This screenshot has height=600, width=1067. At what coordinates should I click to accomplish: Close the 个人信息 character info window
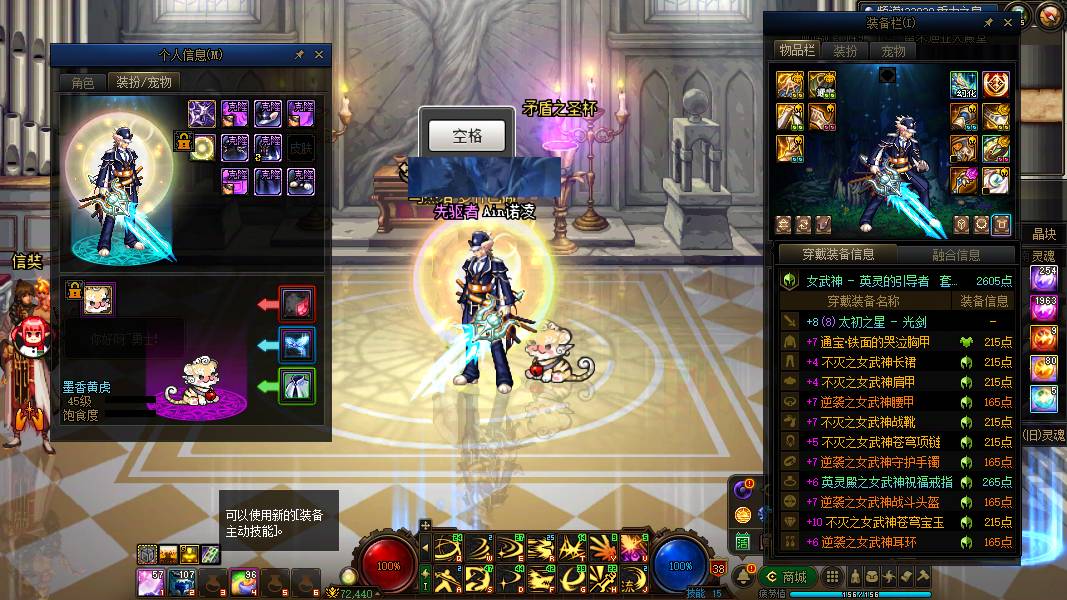[319, 55]
